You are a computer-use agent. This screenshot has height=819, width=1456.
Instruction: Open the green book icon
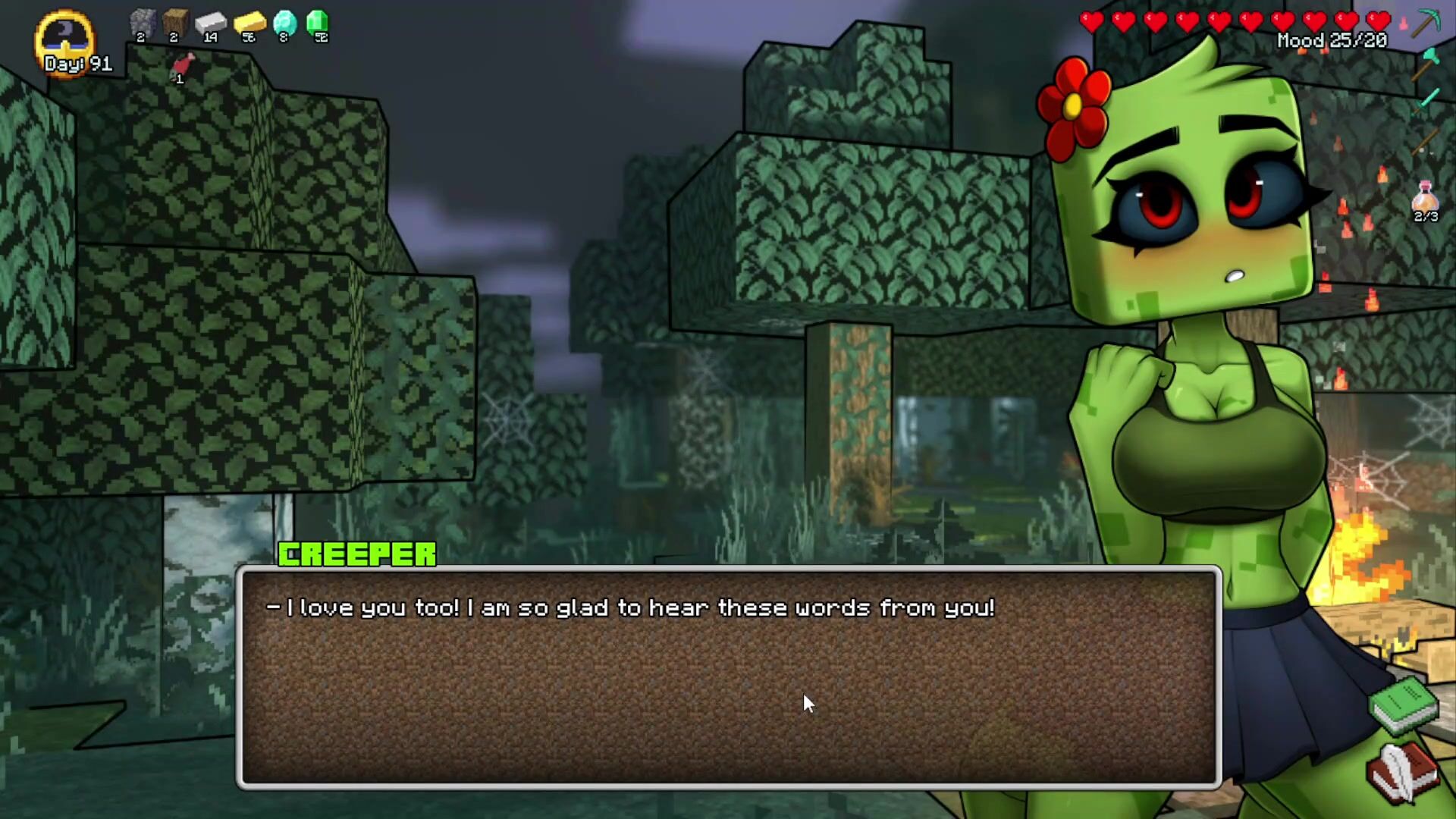click(x=1404, y=705)
